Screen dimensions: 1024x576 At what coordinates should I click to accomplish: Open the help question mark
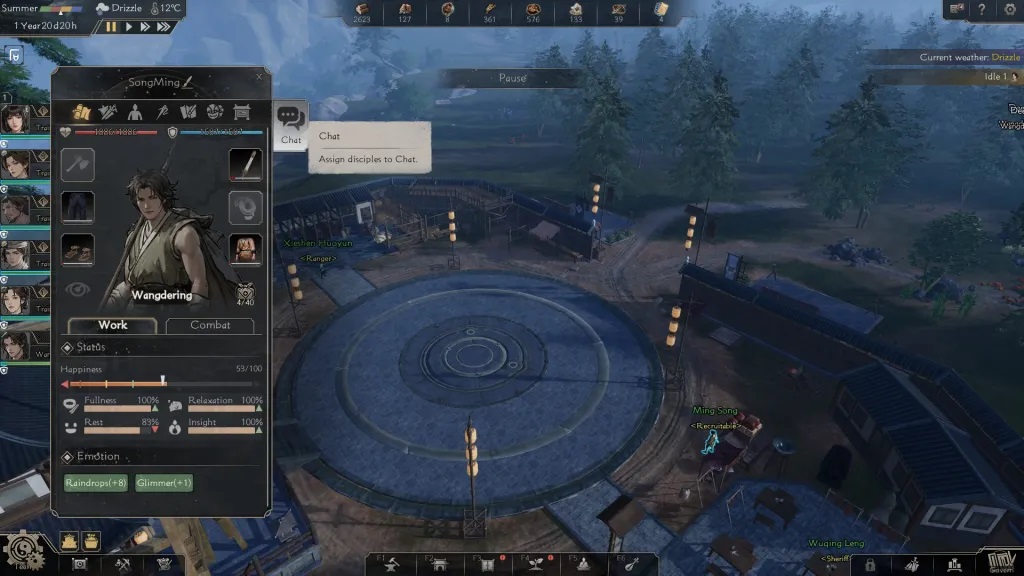click(x=982, y=9)
